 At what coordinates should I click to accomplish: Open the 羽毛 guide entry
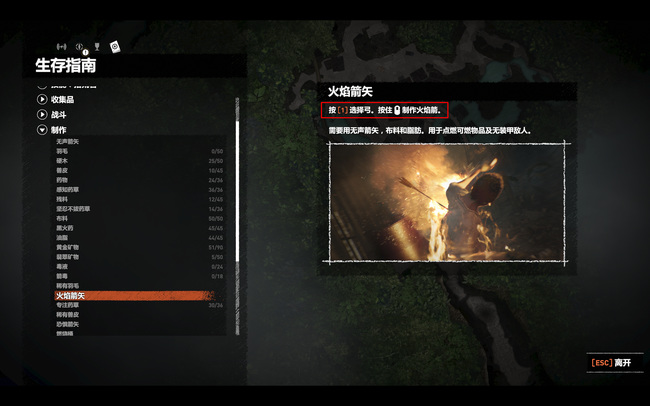tap(62, 152)
